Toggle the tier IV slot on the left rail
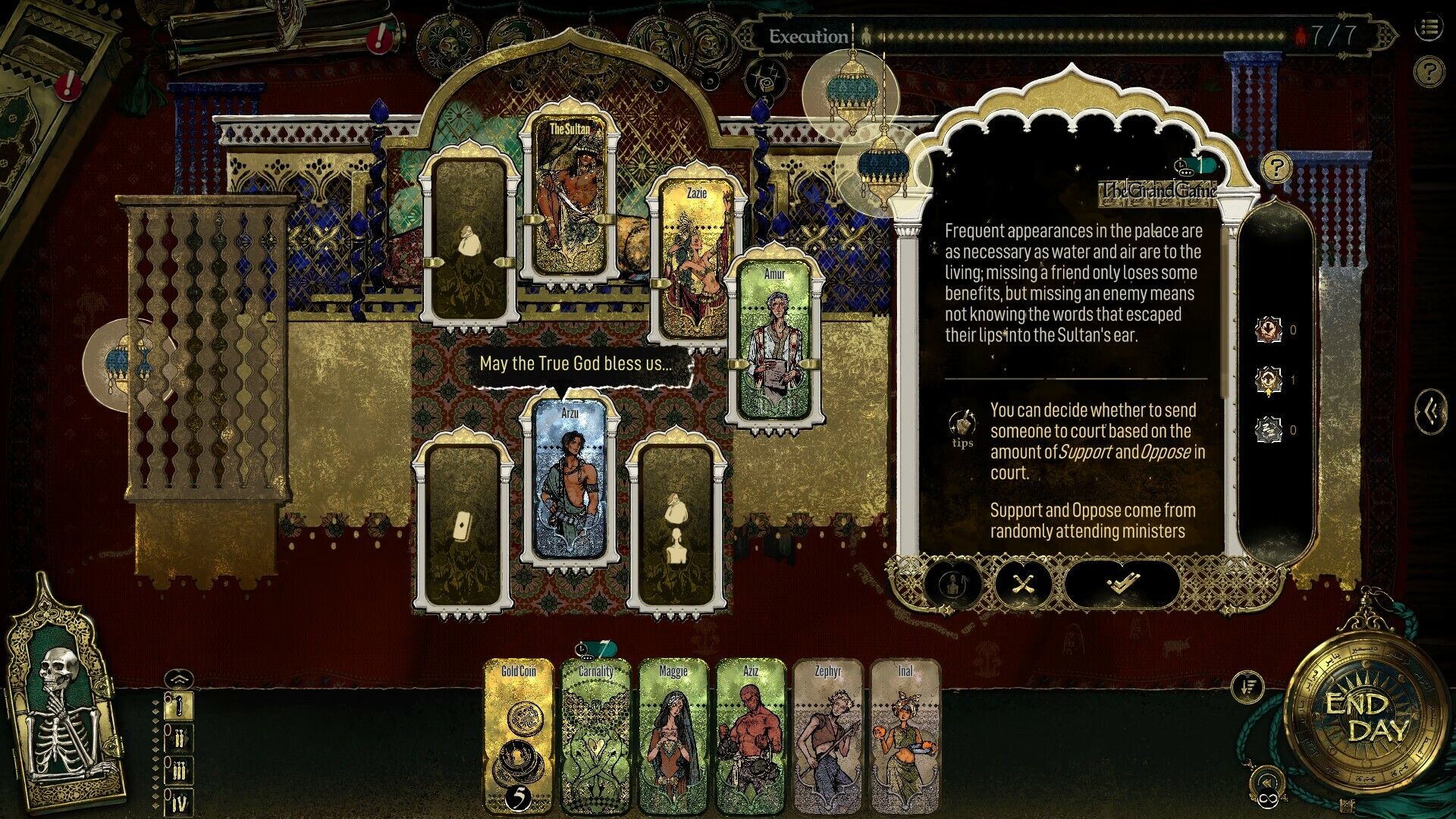 180,799
